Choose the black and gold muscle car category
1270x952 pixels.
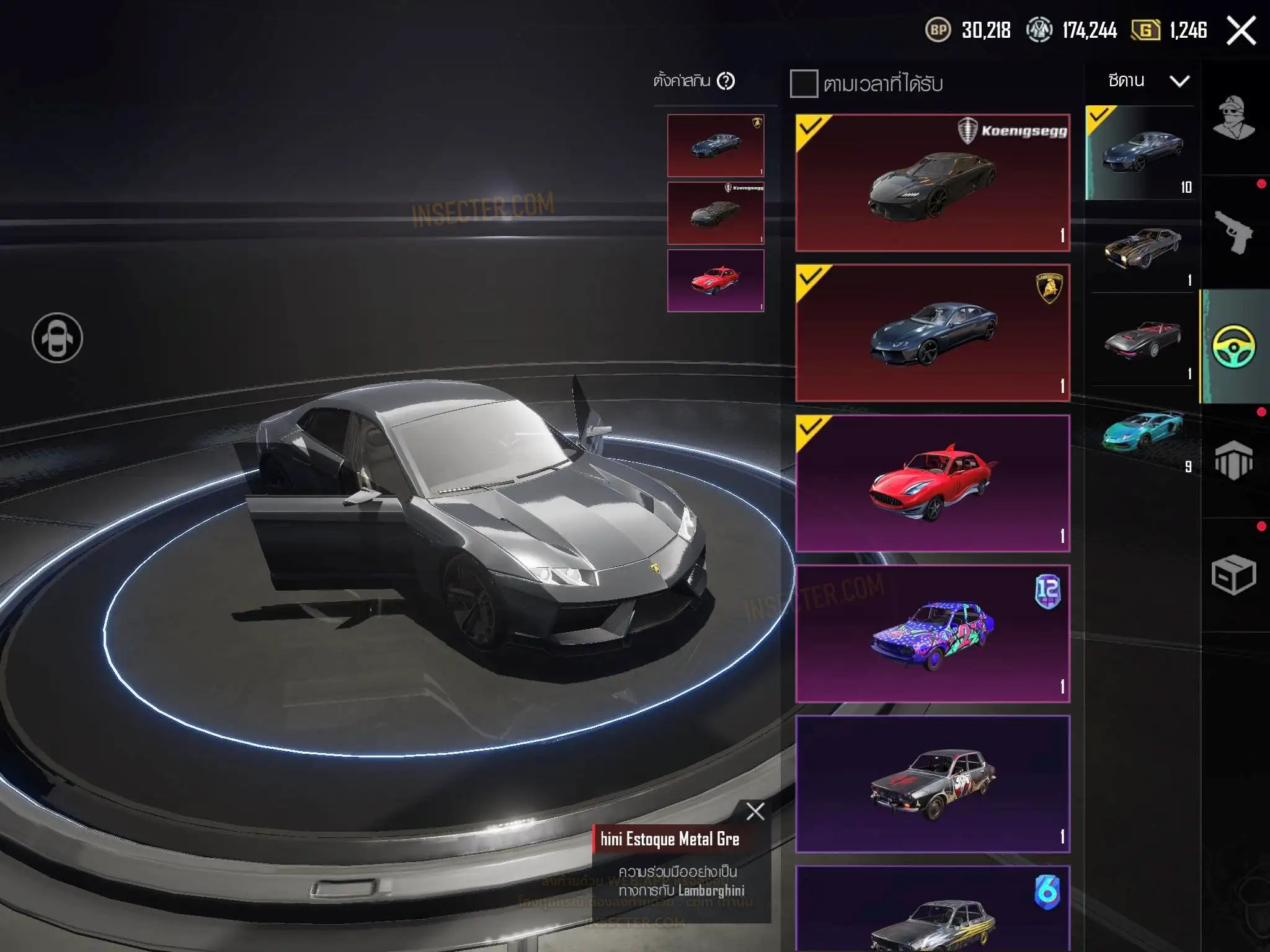tap(1142, 247)
